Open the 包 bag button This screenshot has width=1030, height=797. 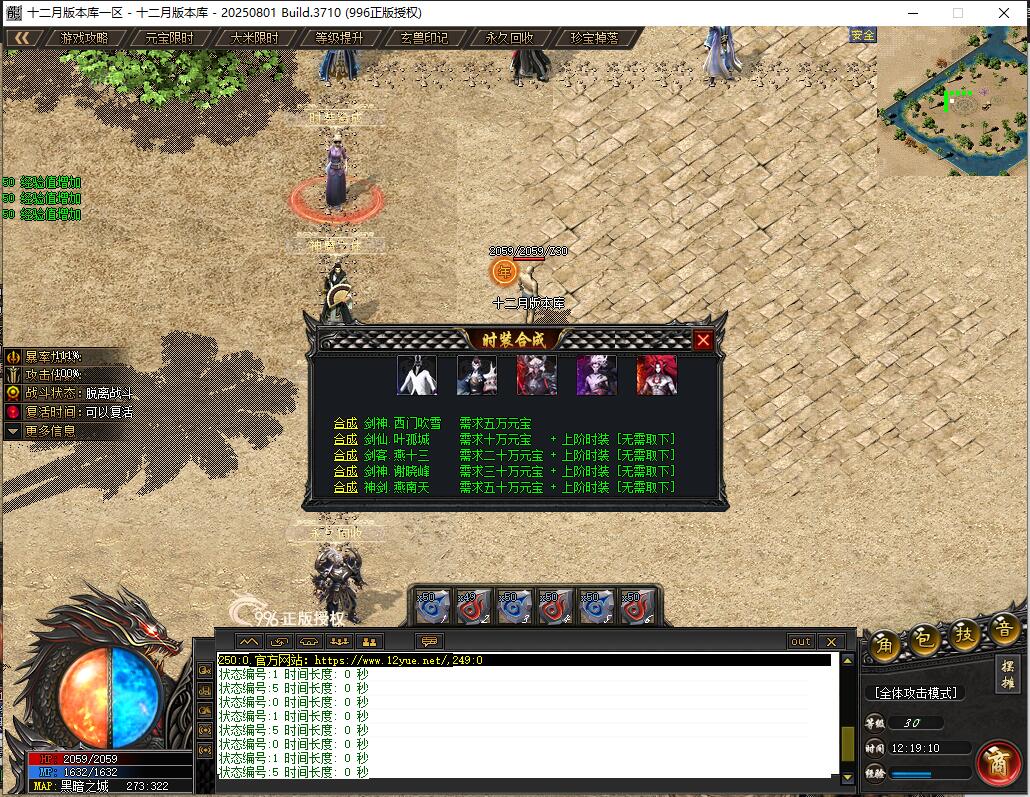(x=923, y=638)
